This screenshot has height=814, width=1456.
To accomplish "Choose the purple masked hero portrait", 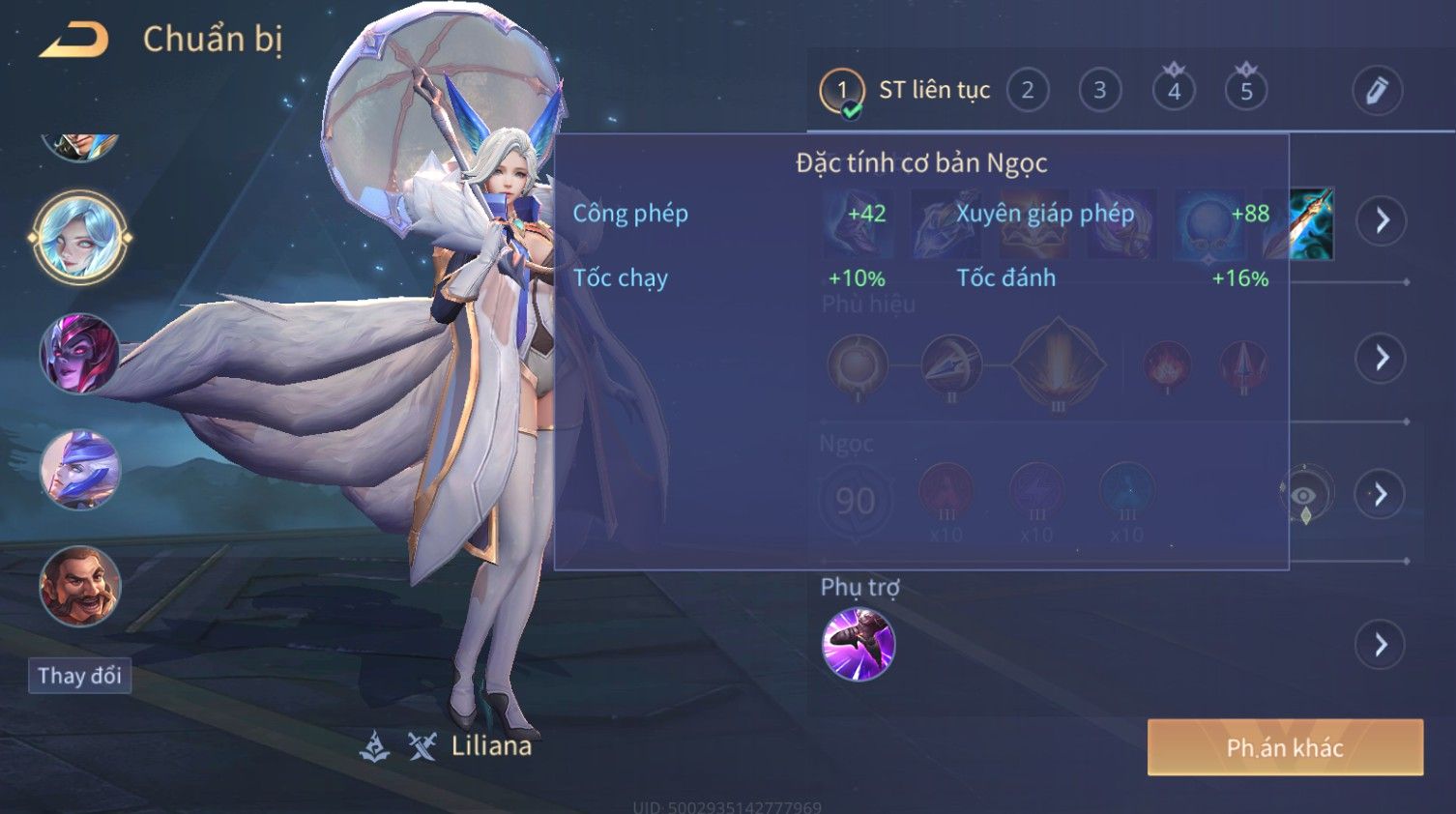I will tap(80, 354).
